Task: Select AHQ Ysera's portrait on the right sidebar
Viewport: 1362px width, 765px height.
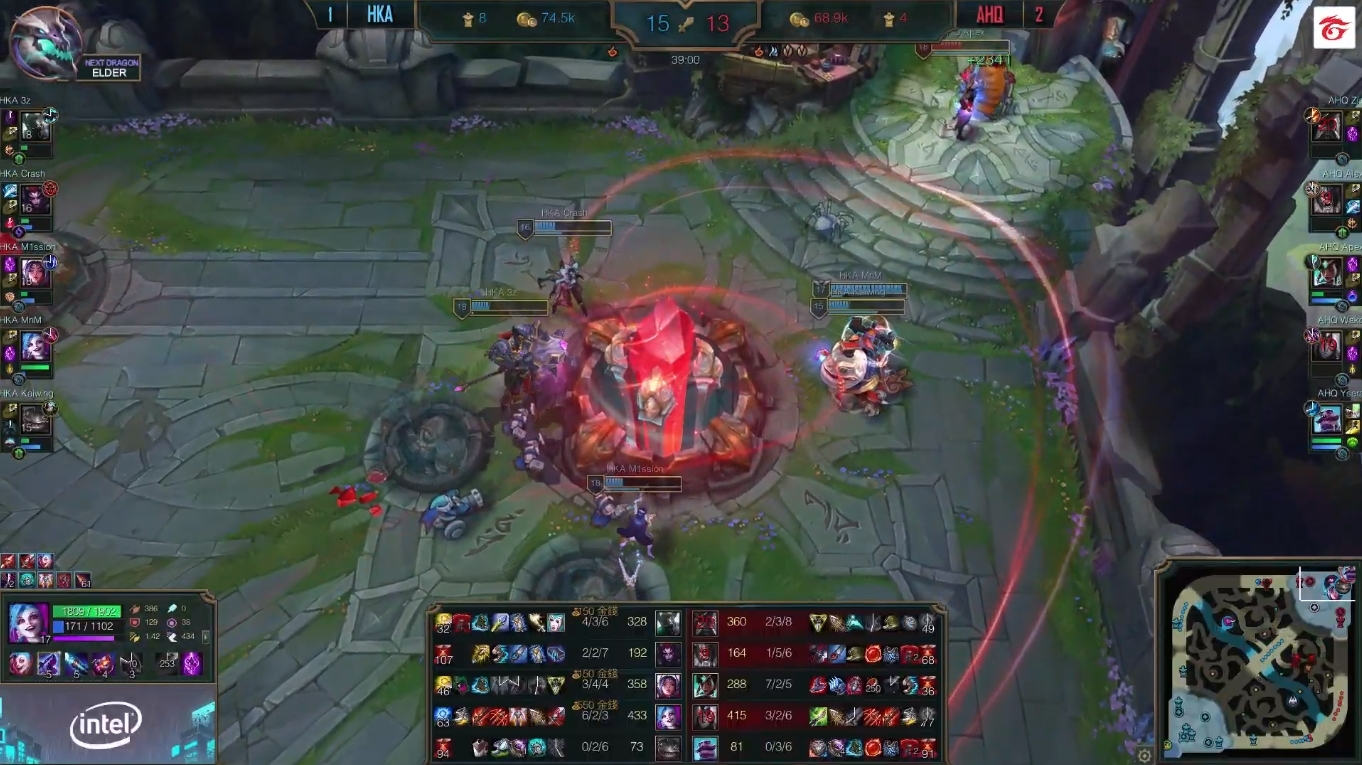Action: point(1327,418)
